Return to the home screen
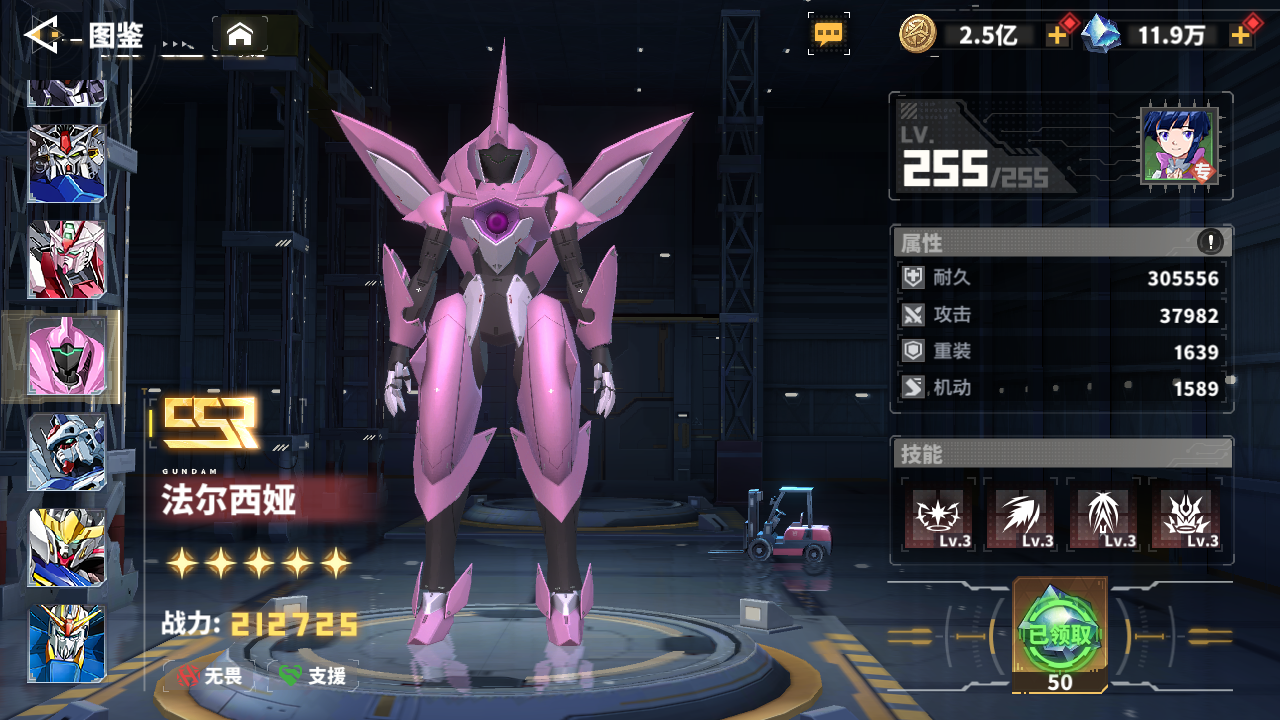This screenshot has width=1280, height=720. (x=239, y=36)
